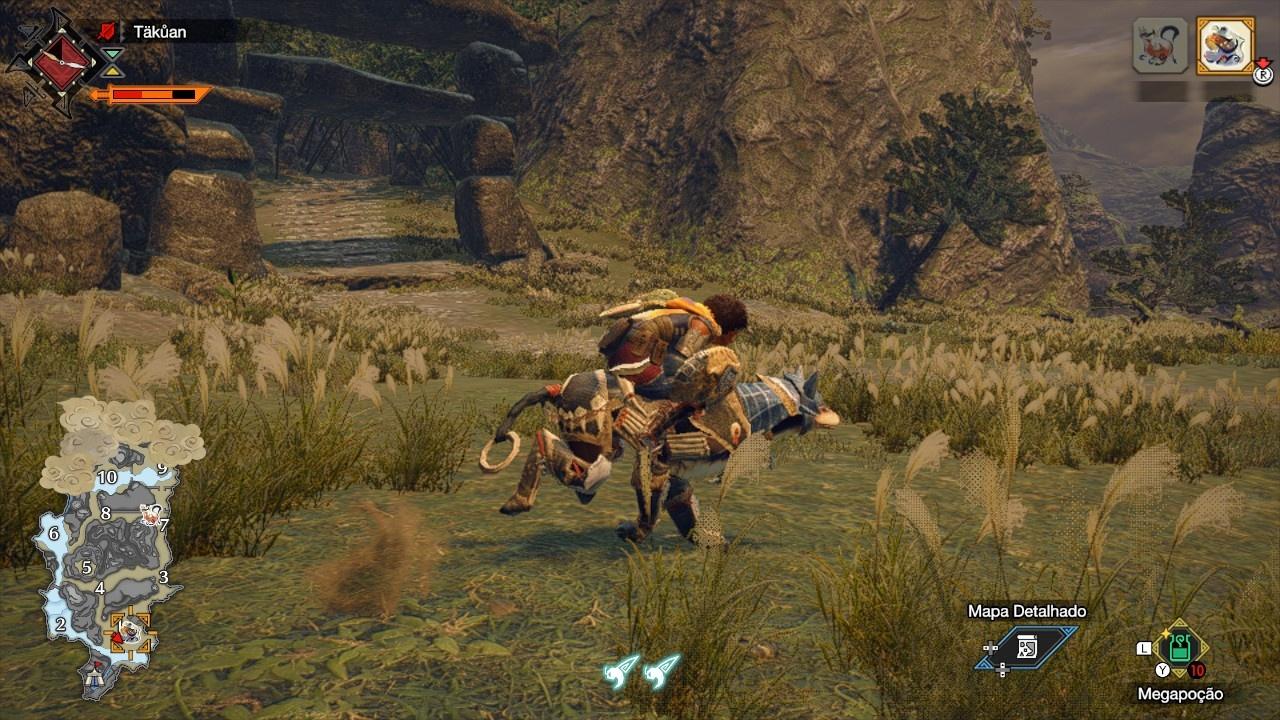Screen dimensions: 1280x720
Task: Click the highlighted monster icon near the R prompt
Action: (1223, 47)
